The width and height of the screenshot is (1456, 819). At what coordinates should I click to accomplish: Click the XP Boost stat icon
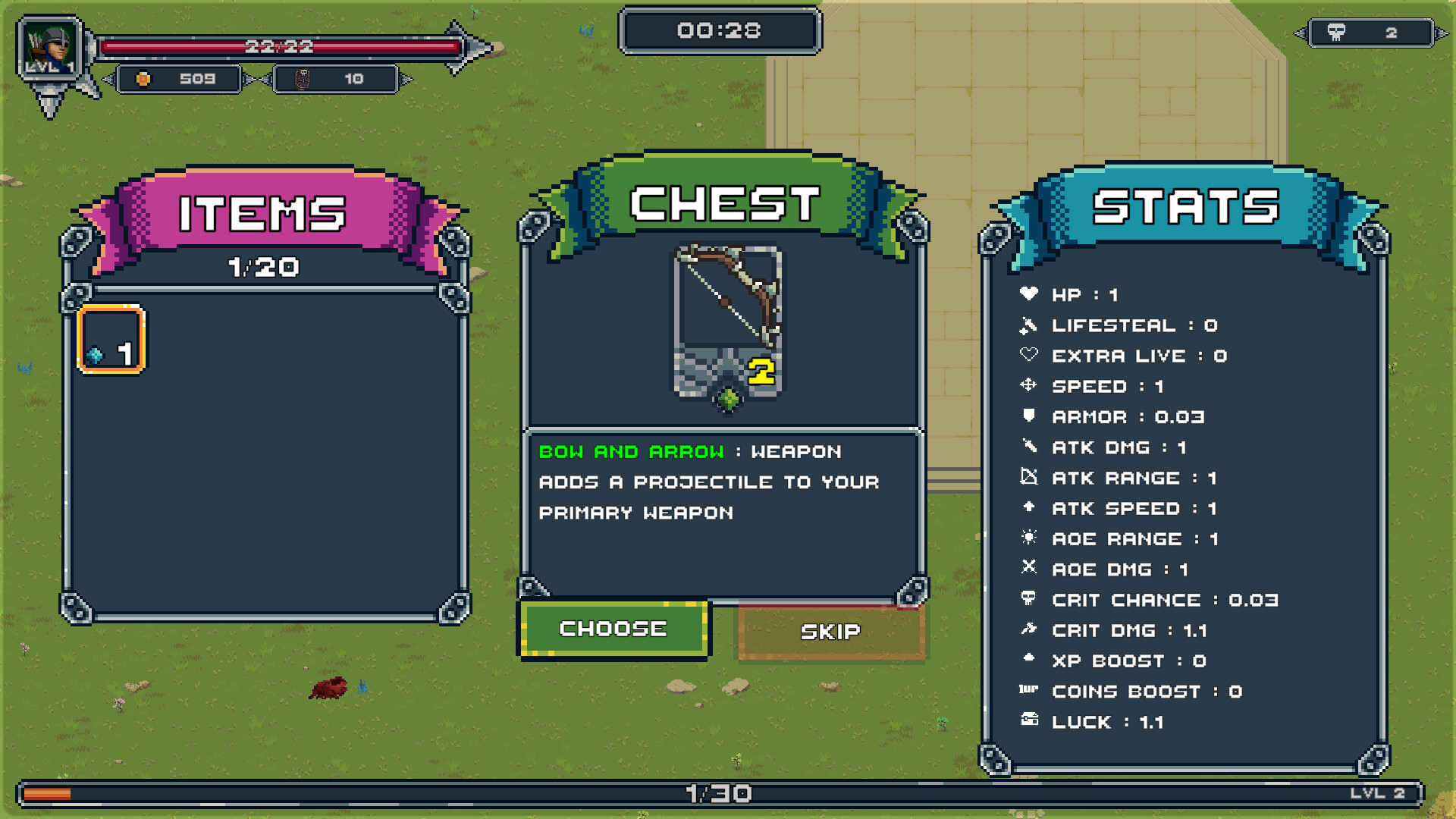tap(1029, 661)
